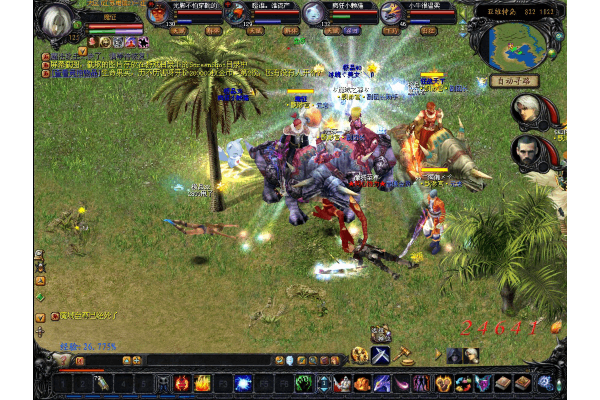Open the brown spellbook on the hotbar
The width and height of the screenshot is (600, 400).
pyautogui.click(x=503, y=382)
